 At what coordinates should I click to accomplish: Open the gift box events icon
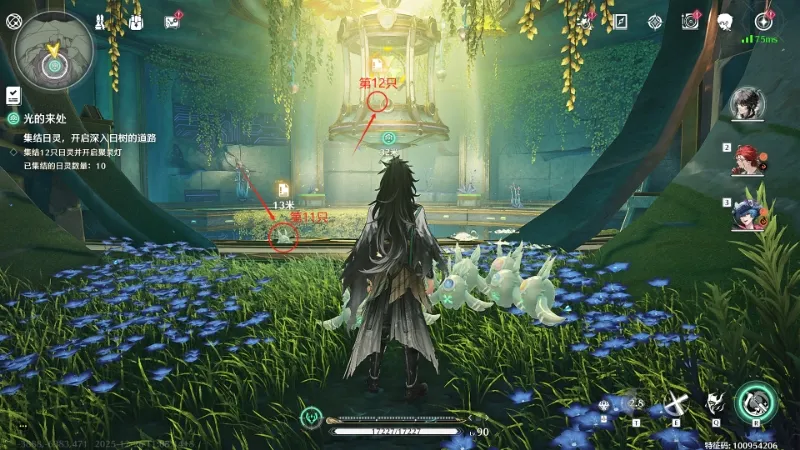pos(136,22)
